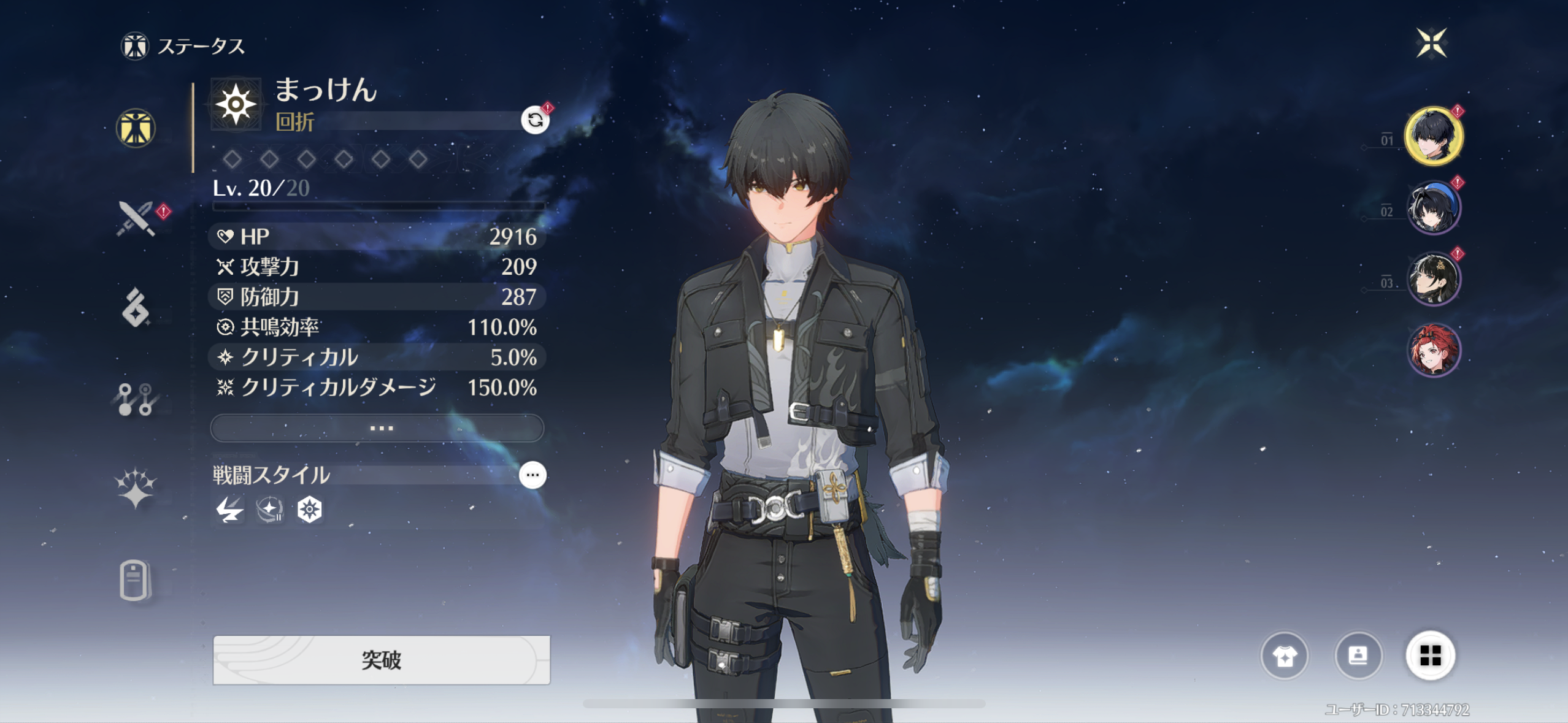Open the character grid view button

pos(1430,656)
